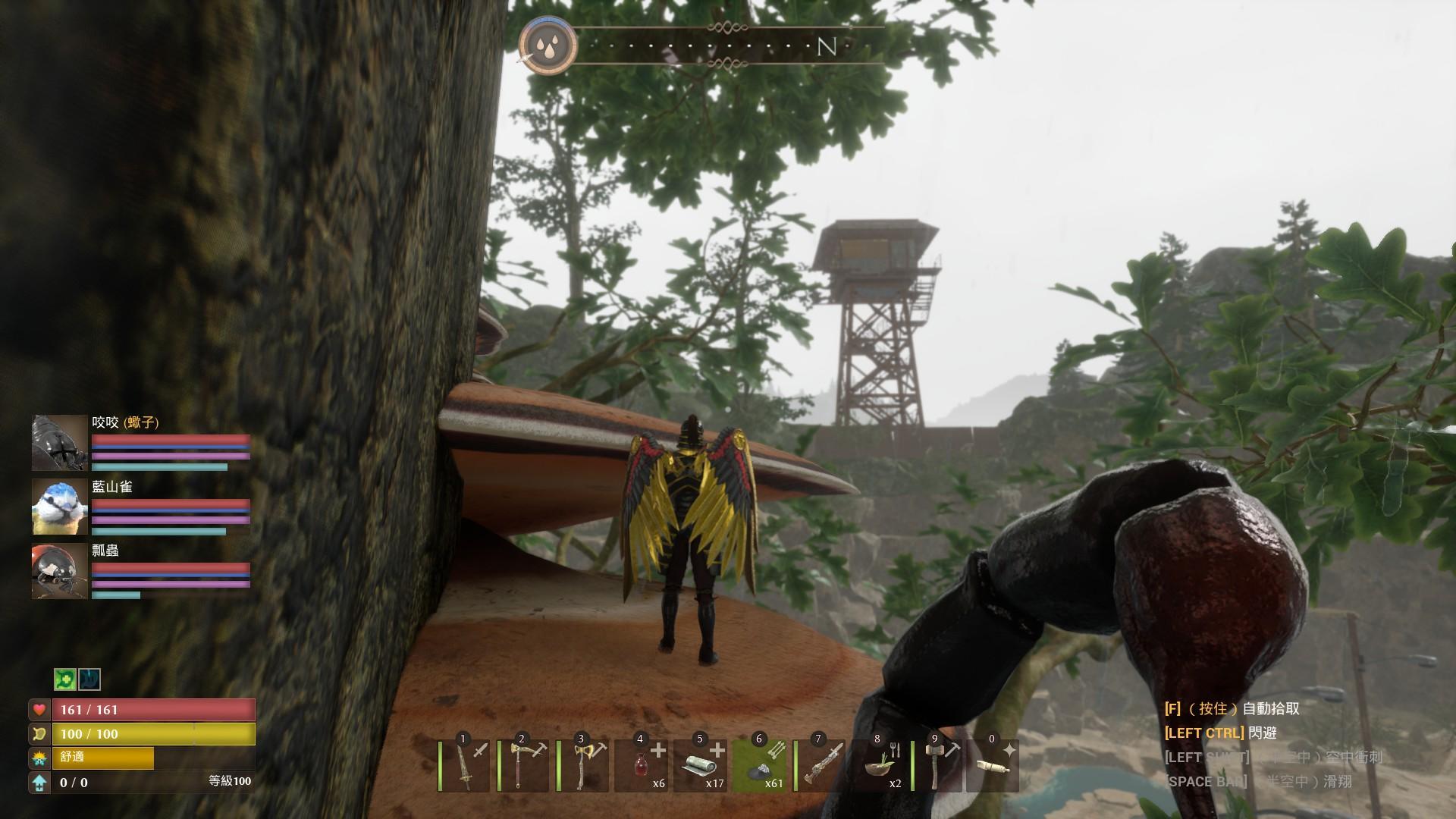Use the red potion in slot 4

(642, 765)
